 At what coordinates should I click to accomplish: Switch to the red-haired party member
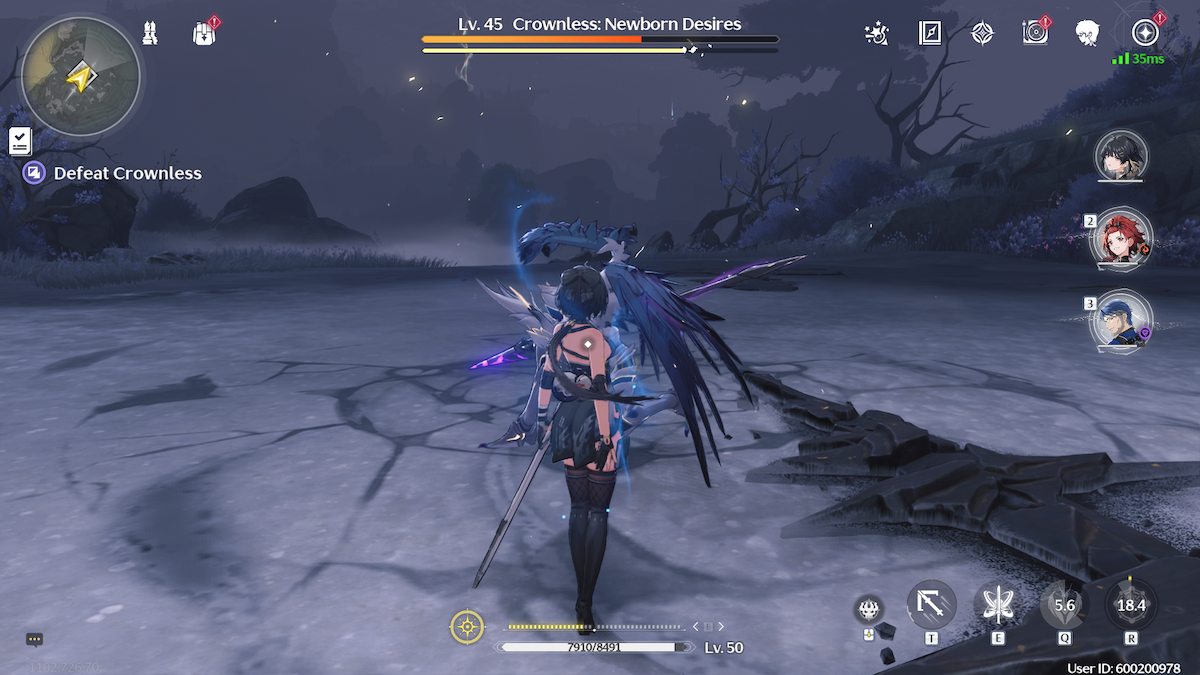click(1123, 239)
